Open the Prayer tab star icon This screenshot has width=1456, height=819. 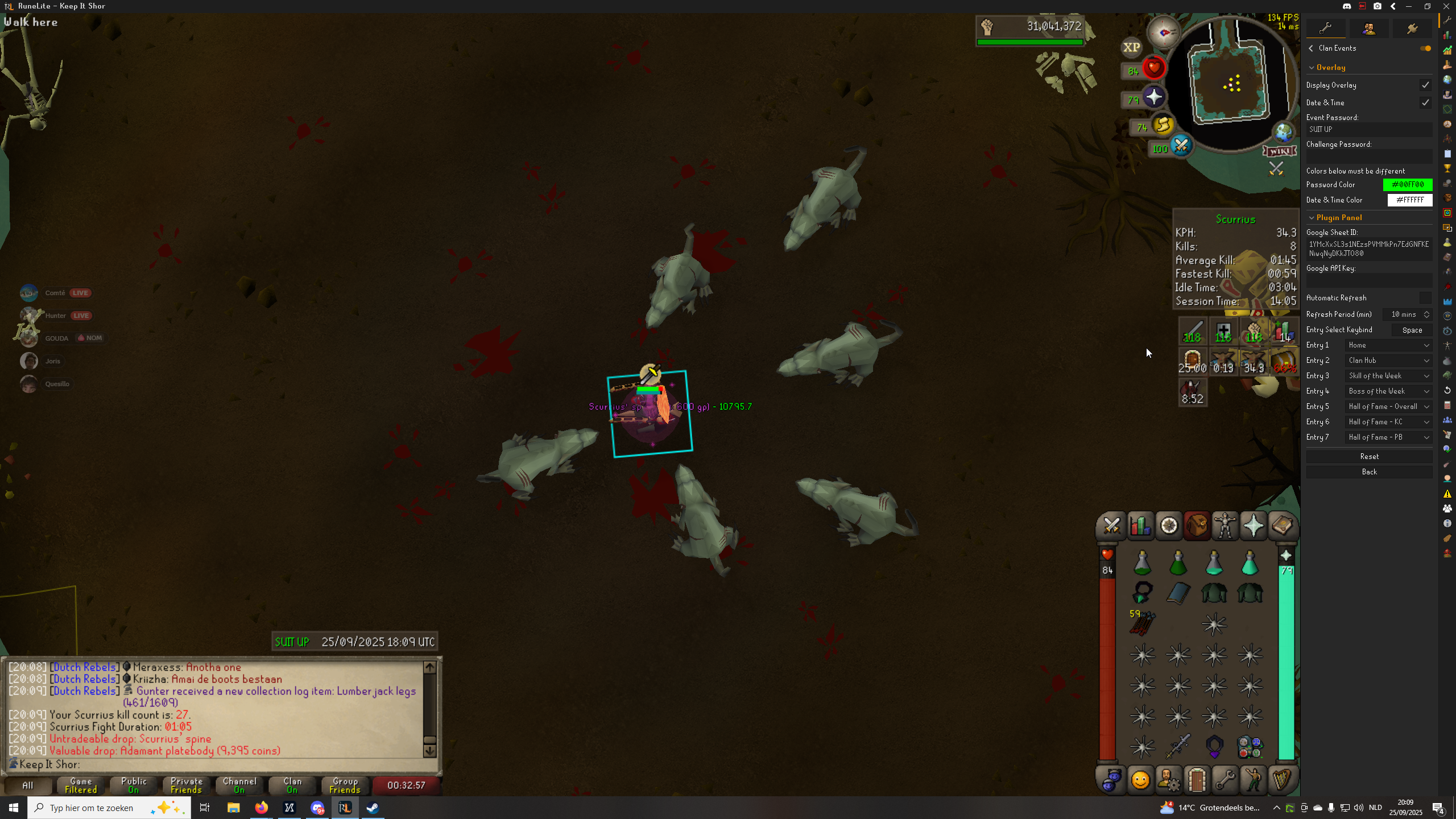(x=1254, y=526)
